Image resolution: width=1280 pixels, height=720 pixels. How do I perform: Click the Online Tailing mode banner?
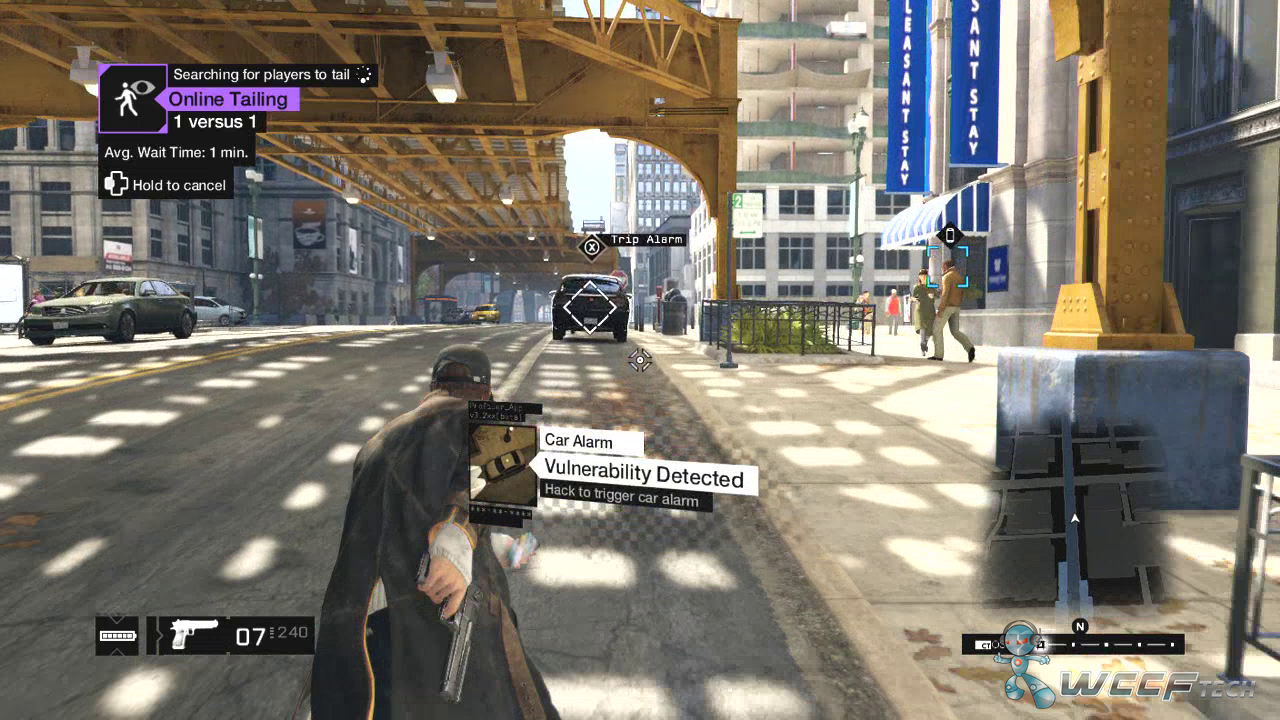(229, 99)
